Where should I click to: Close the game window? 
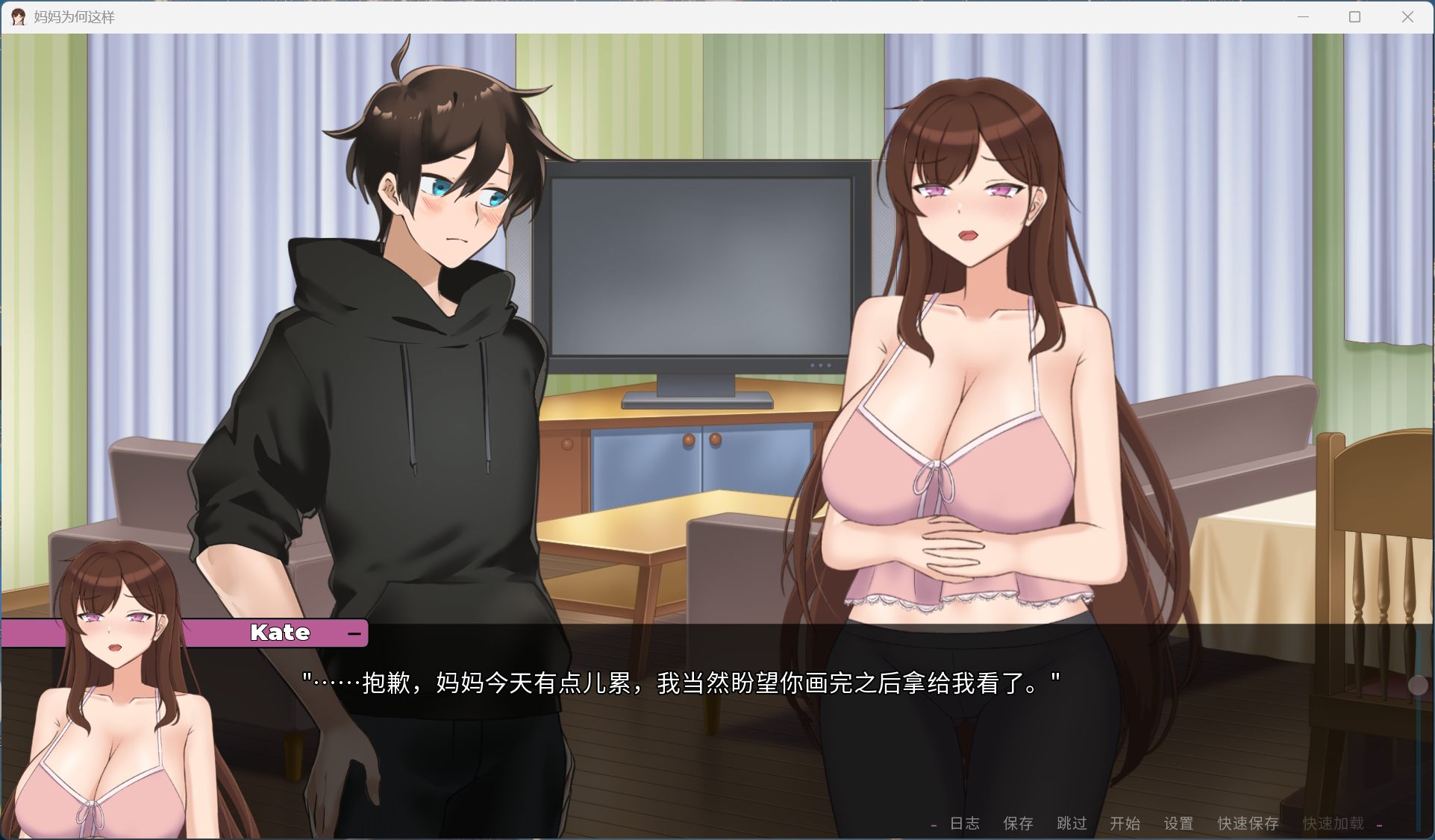click(x=1409, y=16)
